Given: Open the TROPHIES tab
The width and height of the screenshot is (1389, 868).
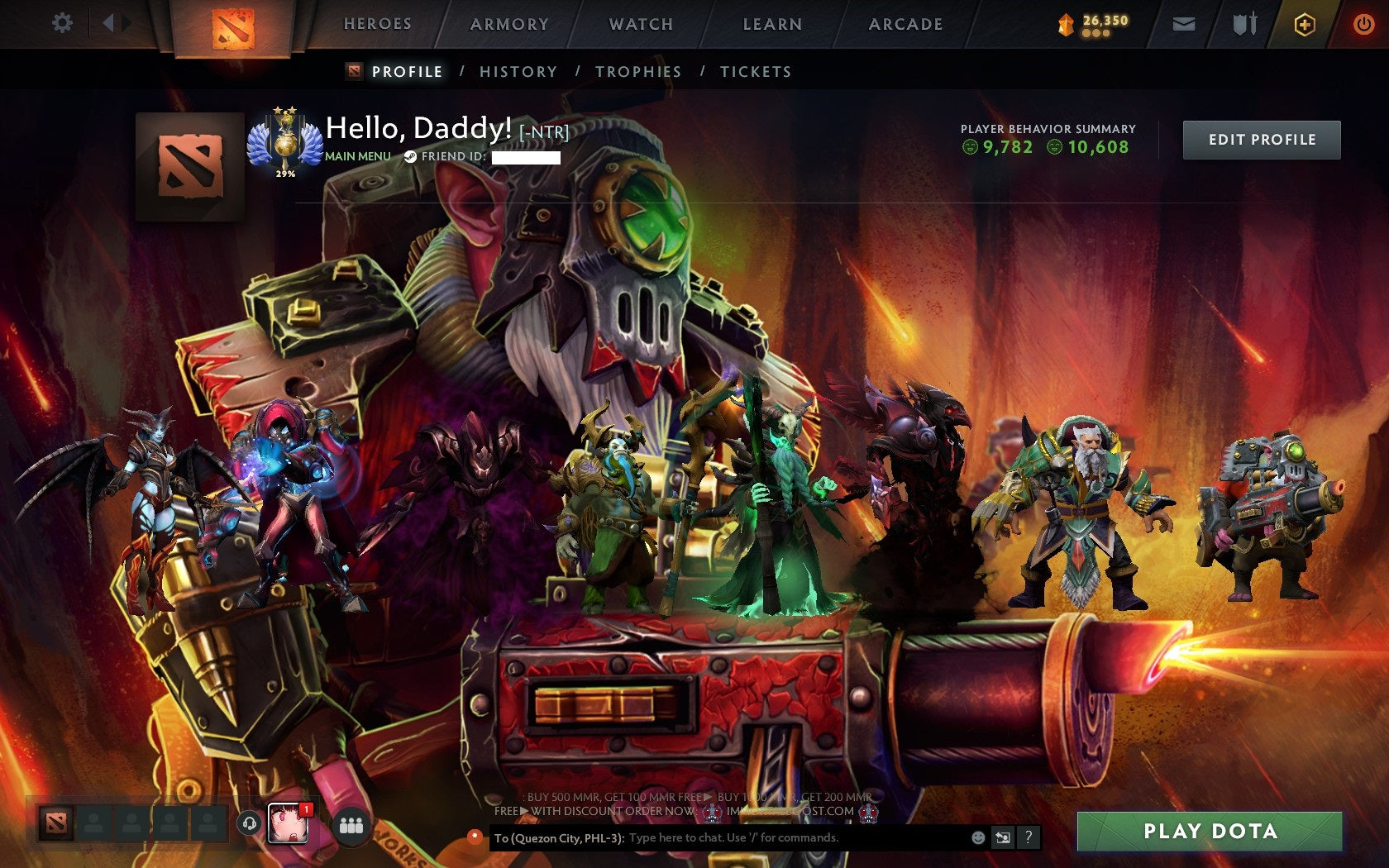Looking at the screenshot, I should 639,72.
